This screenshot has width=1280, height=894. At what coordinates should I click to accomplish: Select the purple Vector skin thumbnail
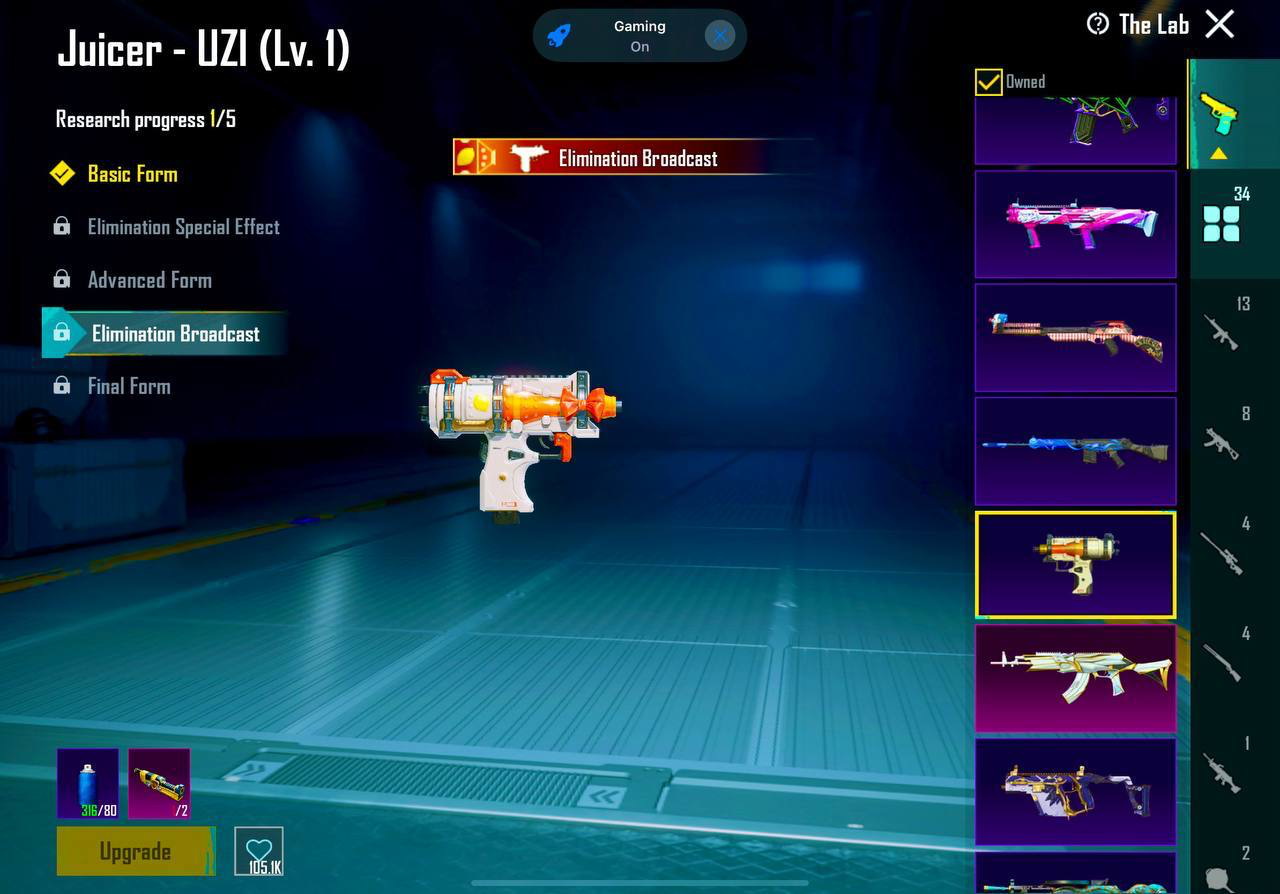click(1075, 790)
